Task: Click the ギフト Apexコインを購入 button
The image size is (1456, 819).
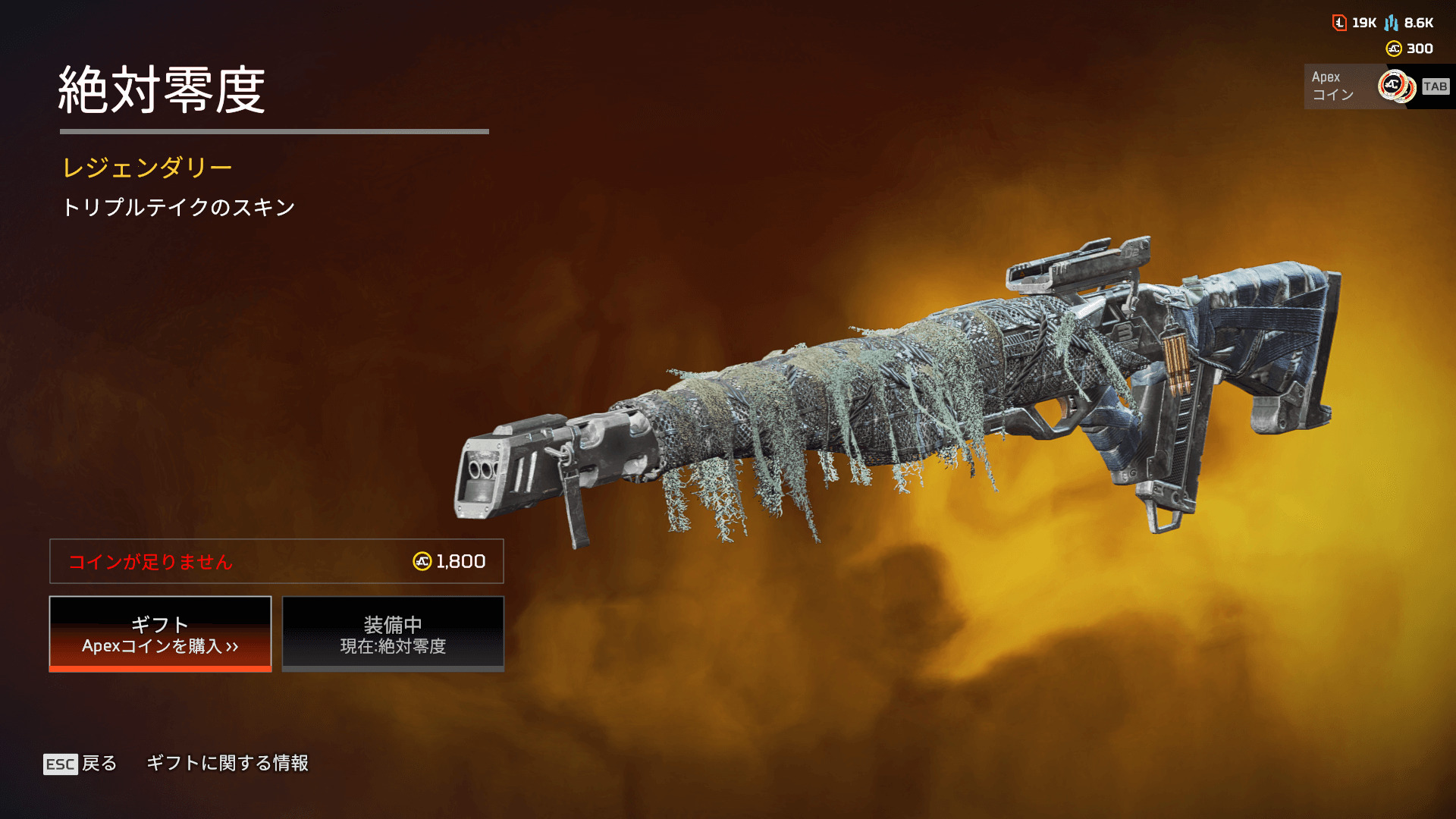Action: [160, 634]
